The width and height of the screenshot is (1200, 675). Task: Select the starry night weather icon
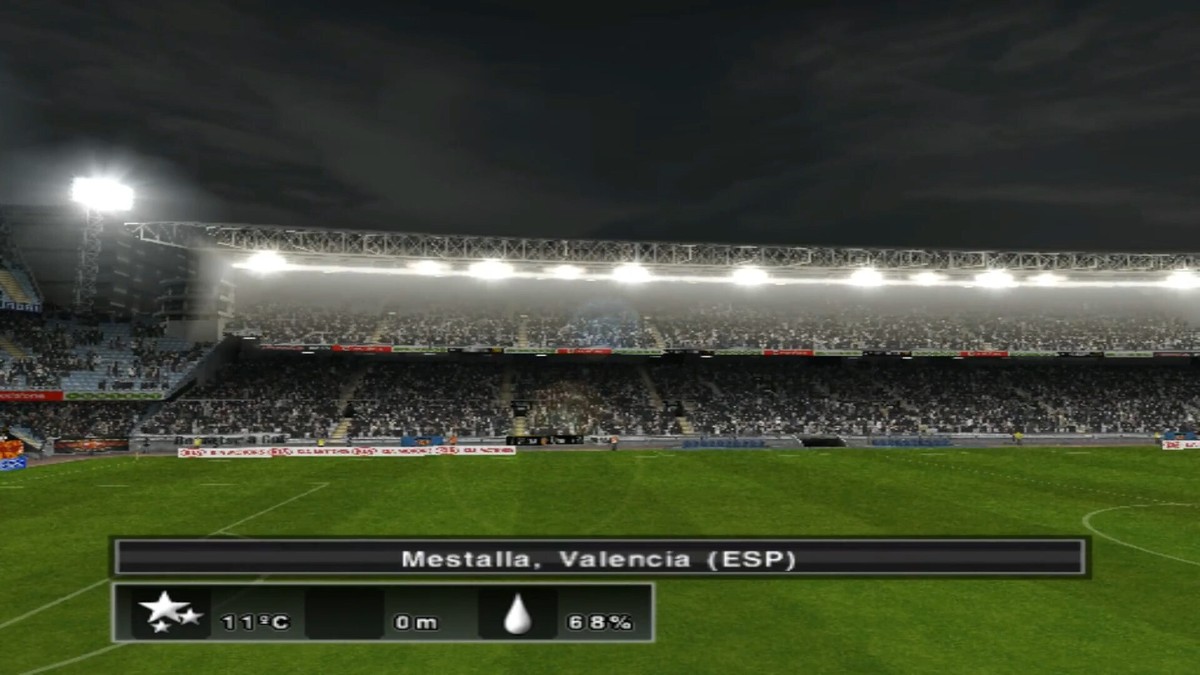click(169, 612)
